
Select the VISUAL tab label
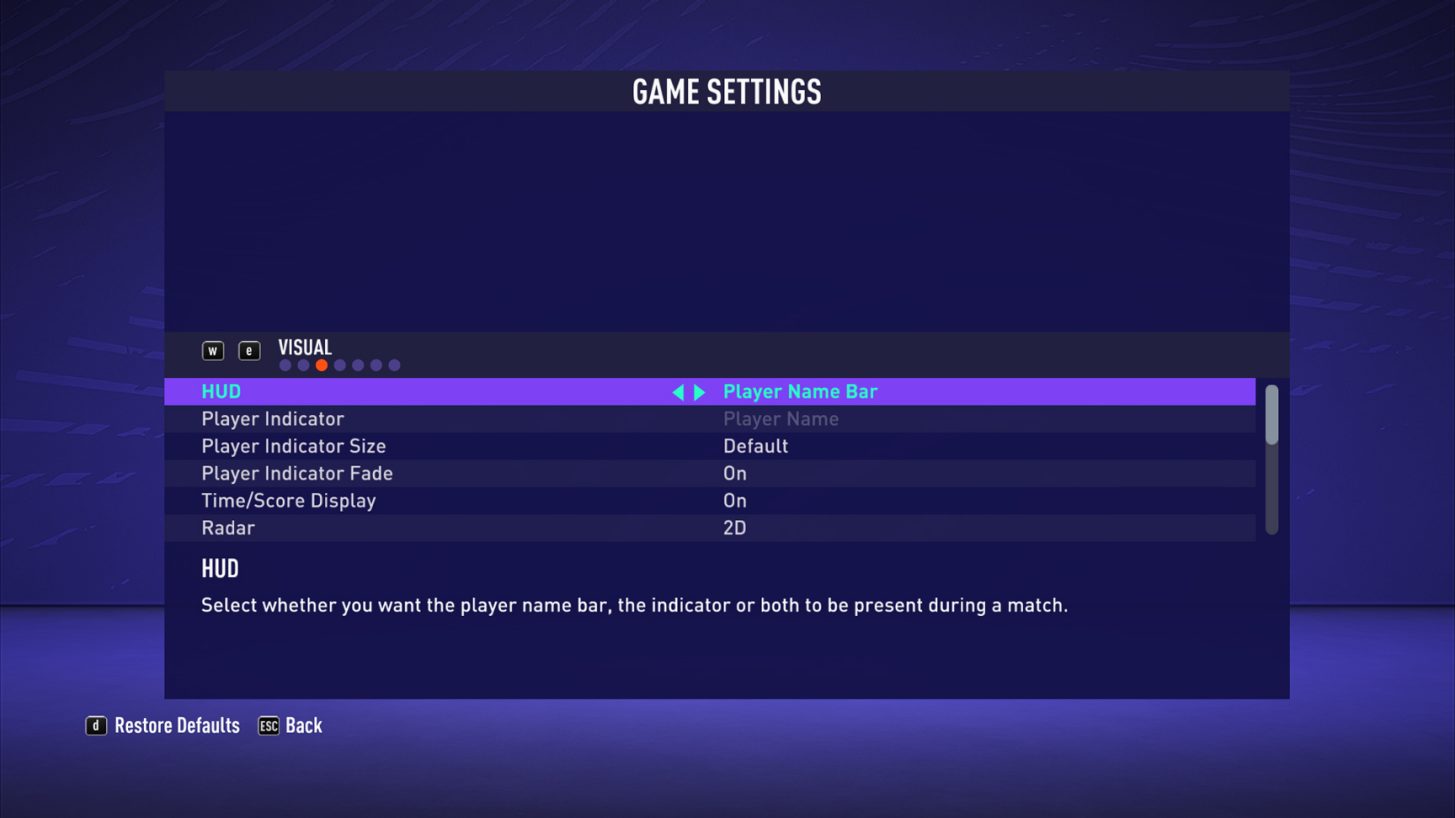point(303,347)
